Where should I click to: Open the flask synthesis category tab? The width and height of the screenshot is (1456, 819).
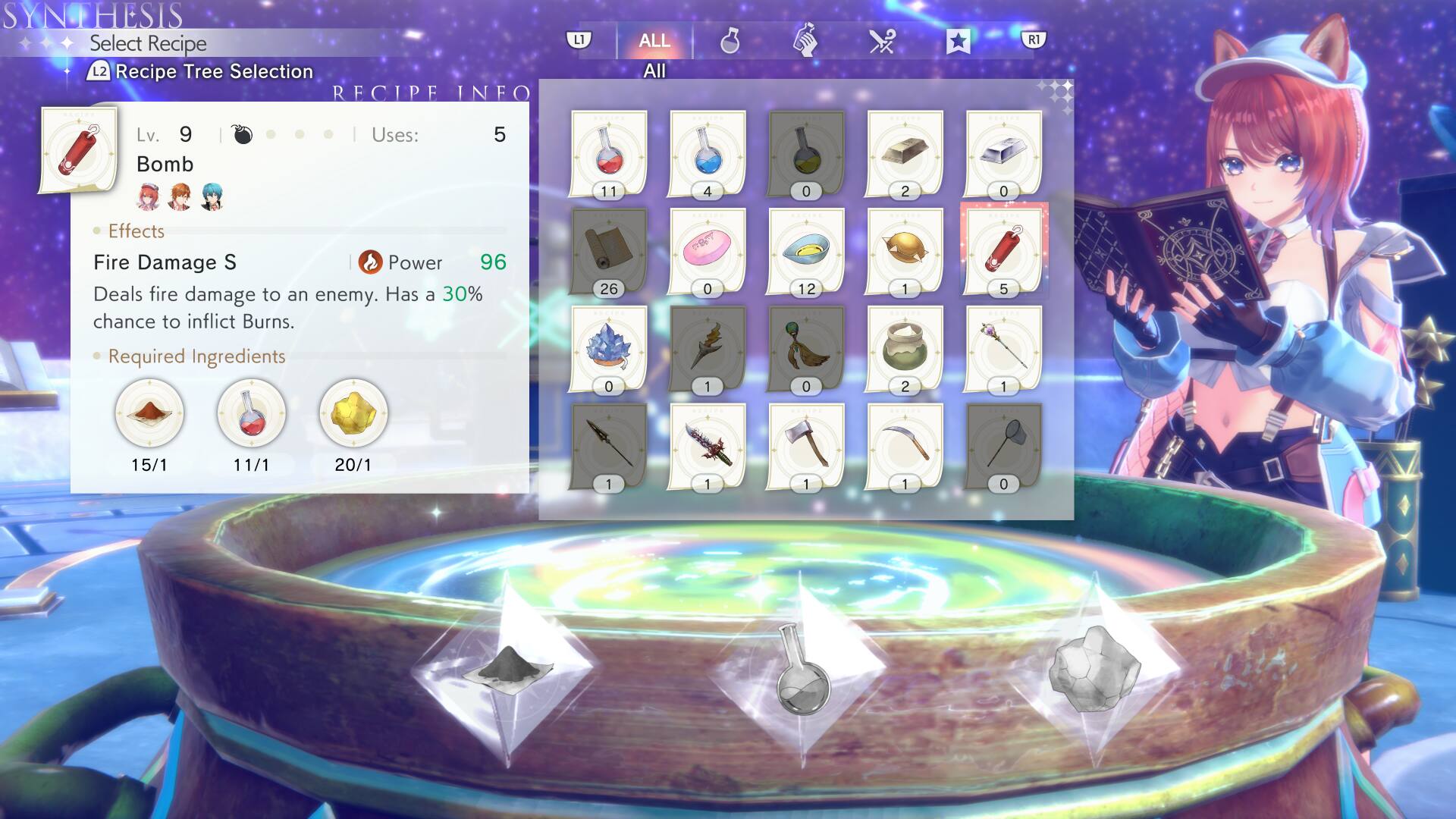[x=730, y=41]
